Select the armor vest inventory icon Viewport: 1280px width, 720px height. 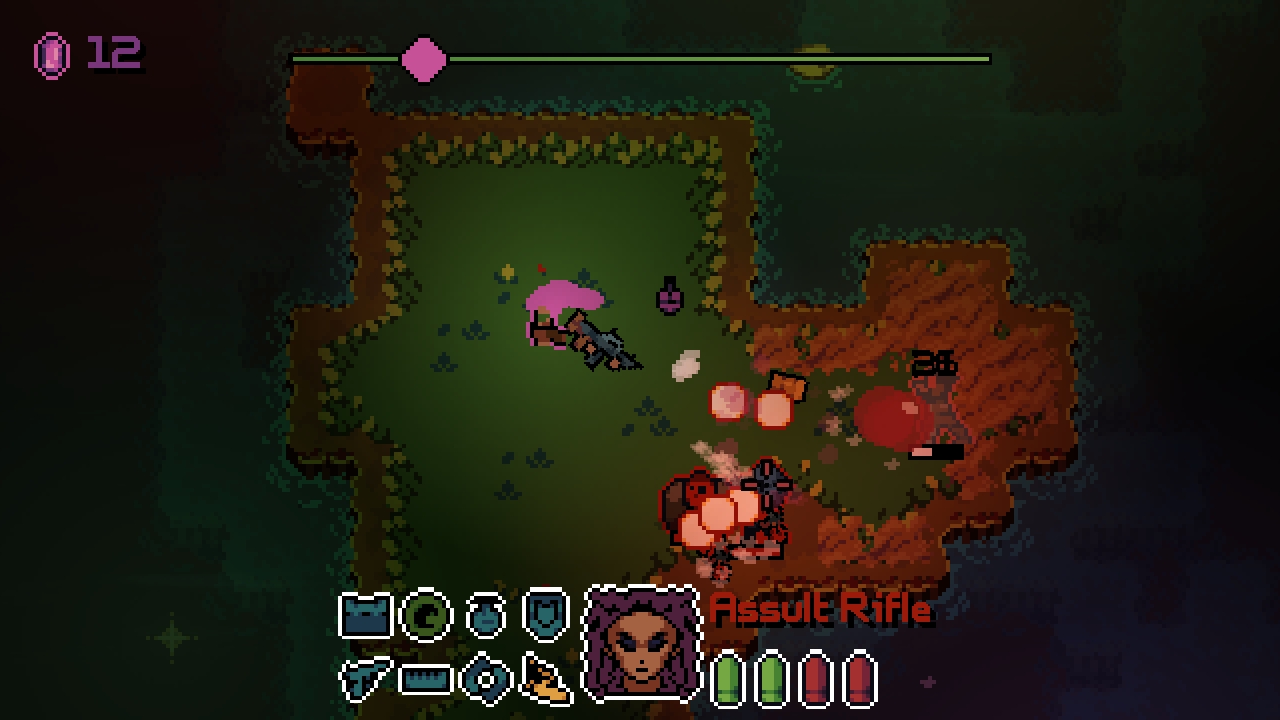pyautogui.click(x=364, y=614)
